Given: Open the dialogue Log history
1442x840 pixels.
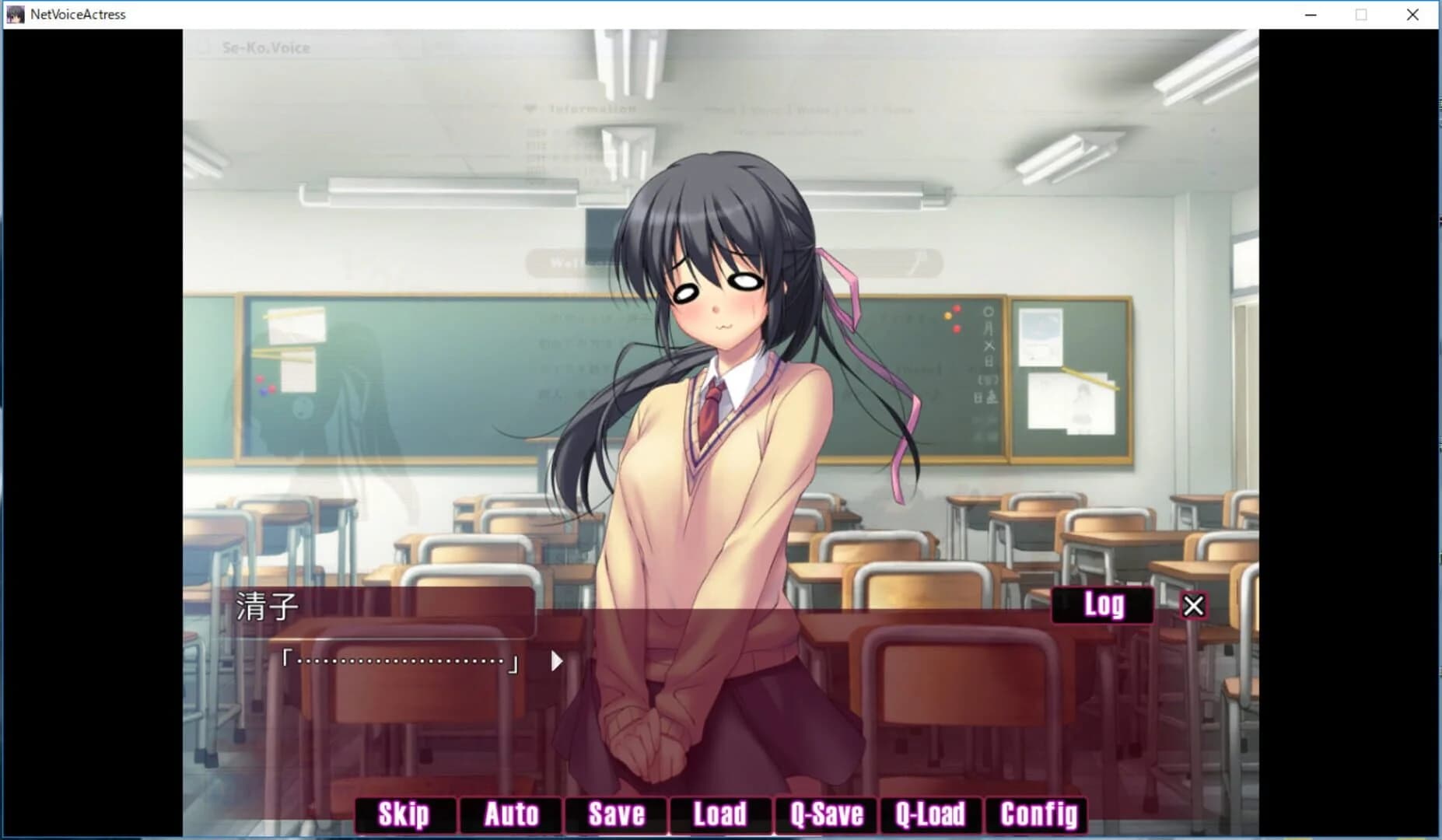Looking at the screenshot, I should click(1104, 604).
